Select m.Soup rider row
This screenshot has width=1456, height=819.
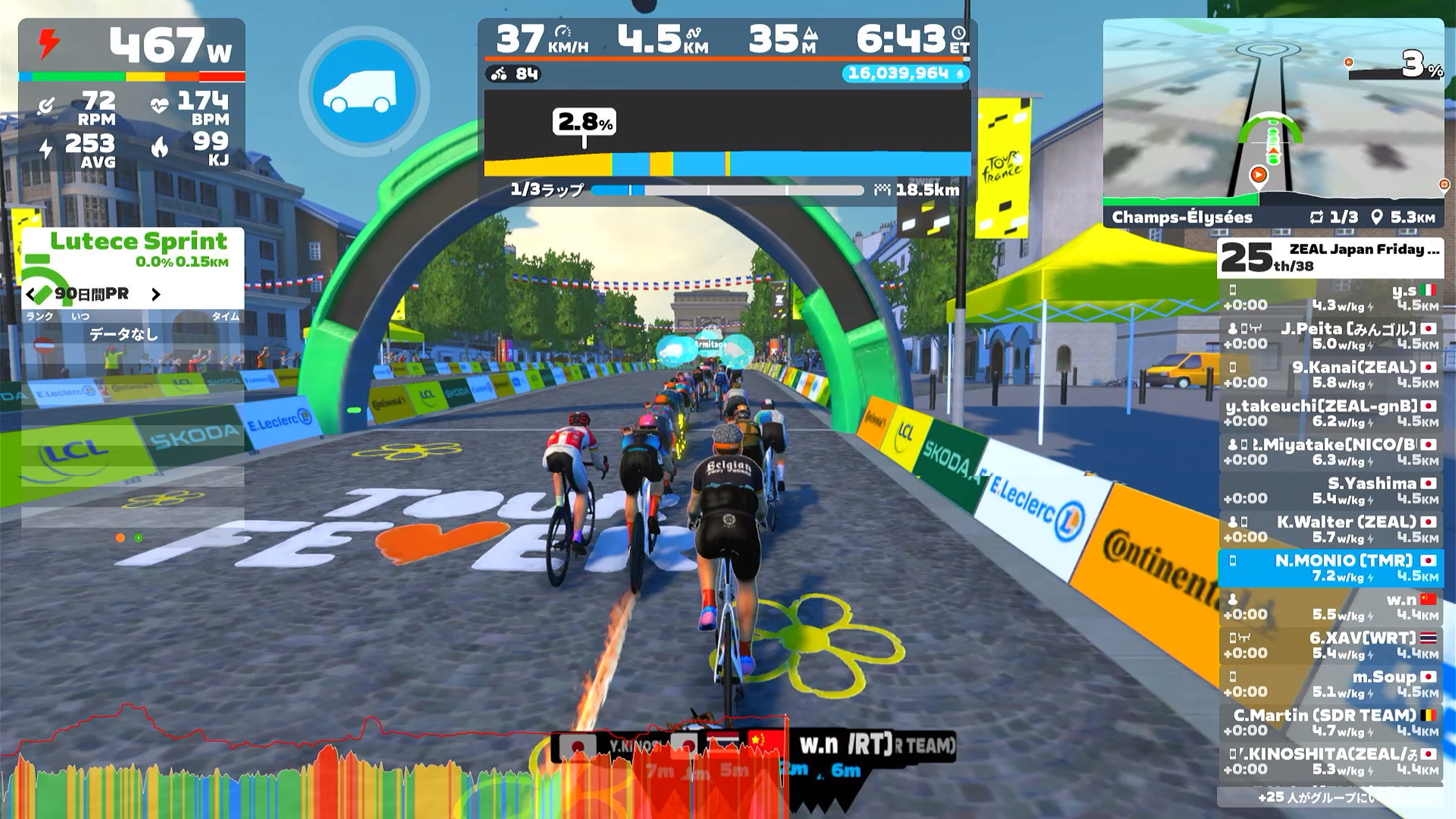coord(1330,684)
